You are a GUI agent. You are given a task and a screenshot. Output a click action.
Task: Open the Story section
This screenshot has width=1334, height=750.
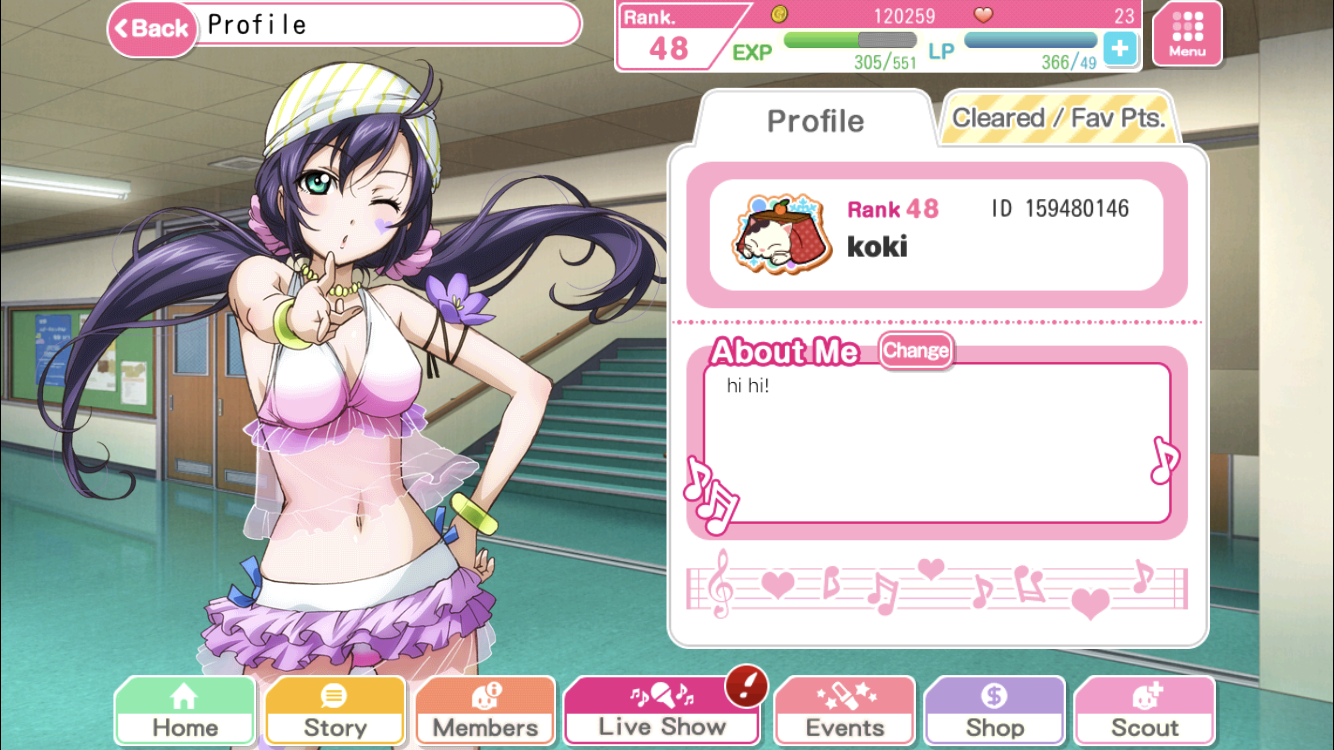point(335,712)
